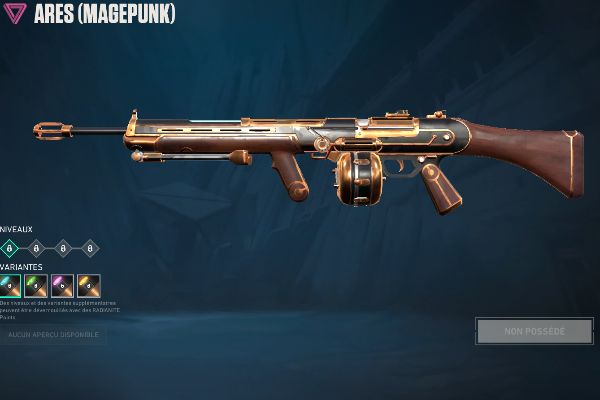Select the green variant thumbnail
600x400 pixels.
(x=37, y=286)
